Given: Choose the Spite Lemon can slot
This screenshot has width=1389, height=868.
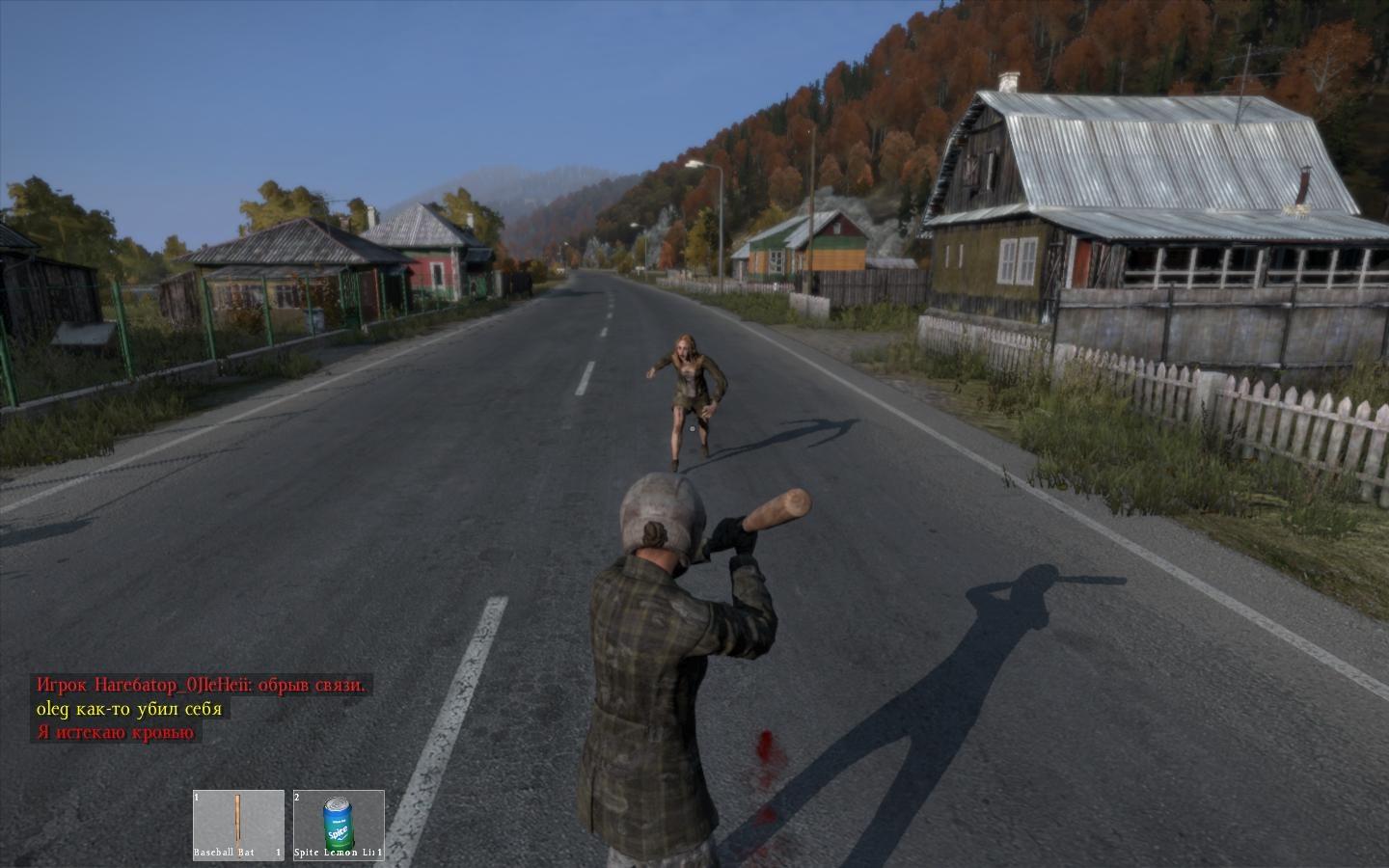Looking at the screenshot, I should [339, 825].
